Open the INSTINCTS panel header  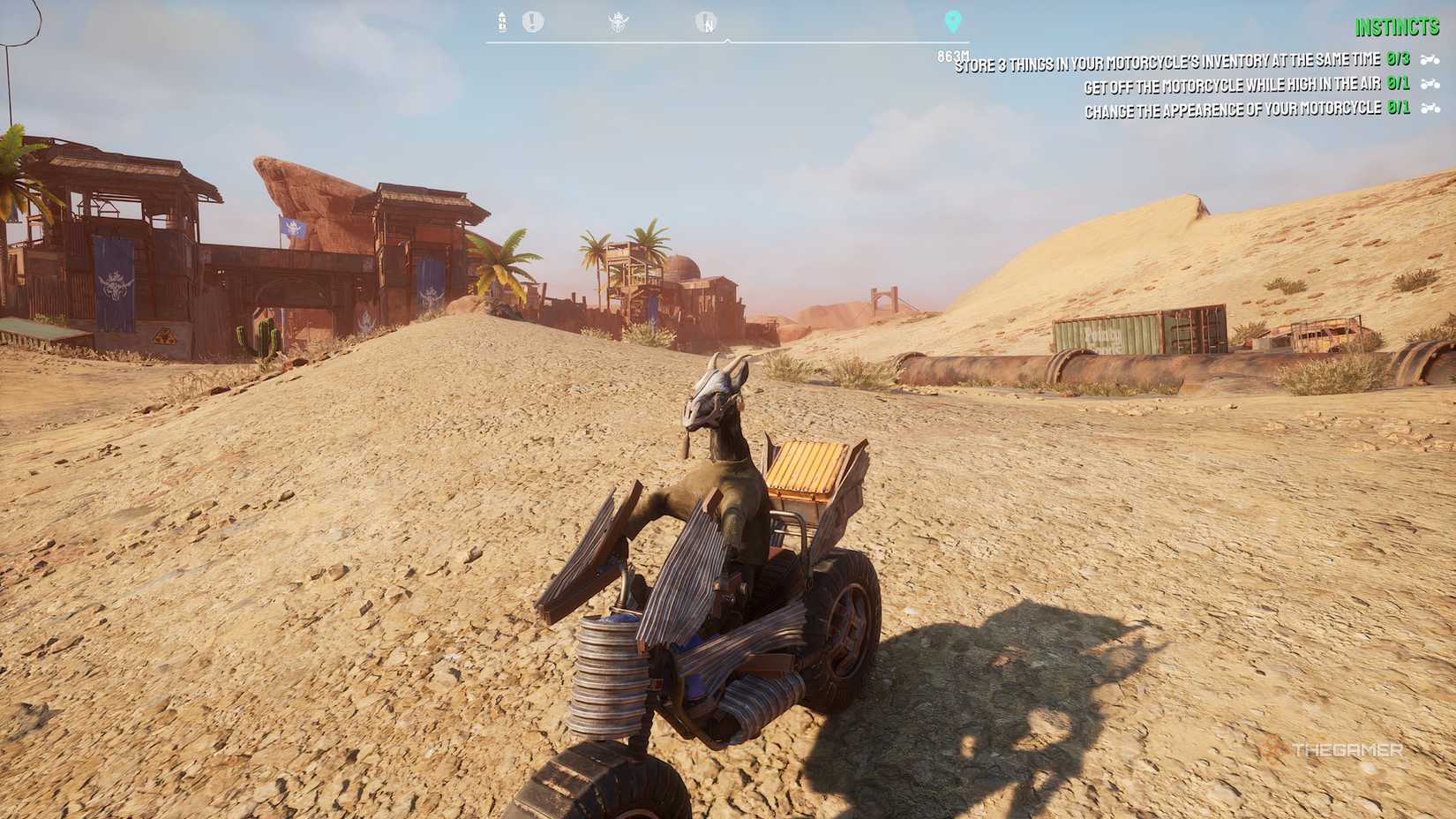point(1398,27)
